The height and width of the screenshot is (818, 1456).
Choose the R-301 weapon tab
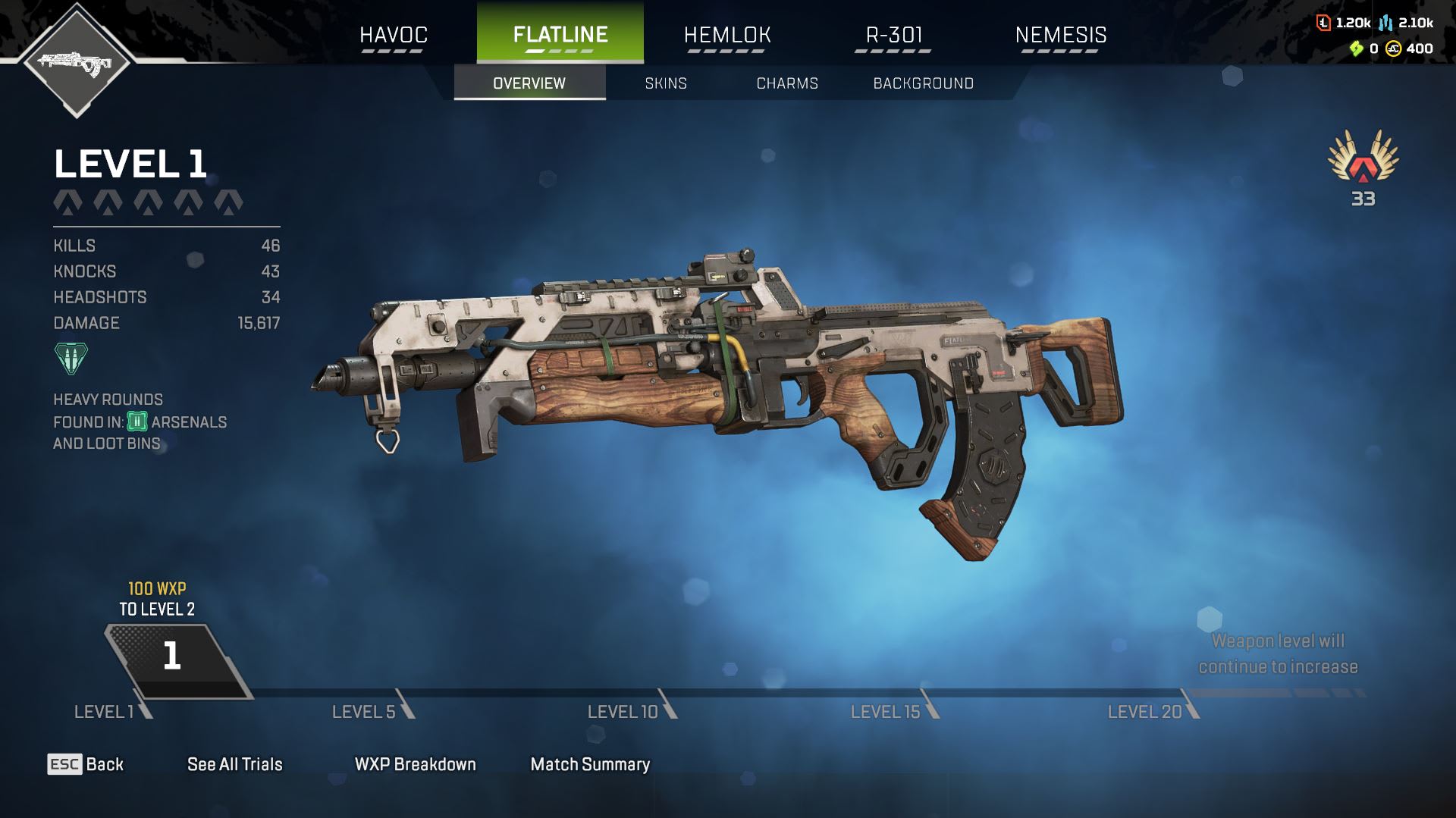[x=894, y=35]
